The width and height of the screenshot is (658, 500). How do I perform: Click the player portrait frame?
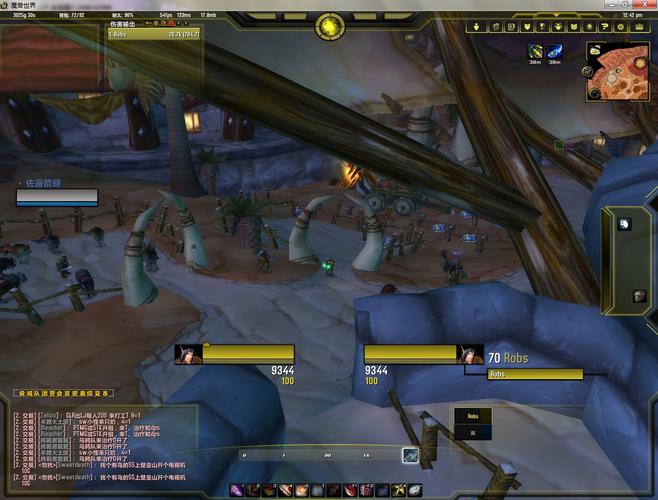[187, 353]
